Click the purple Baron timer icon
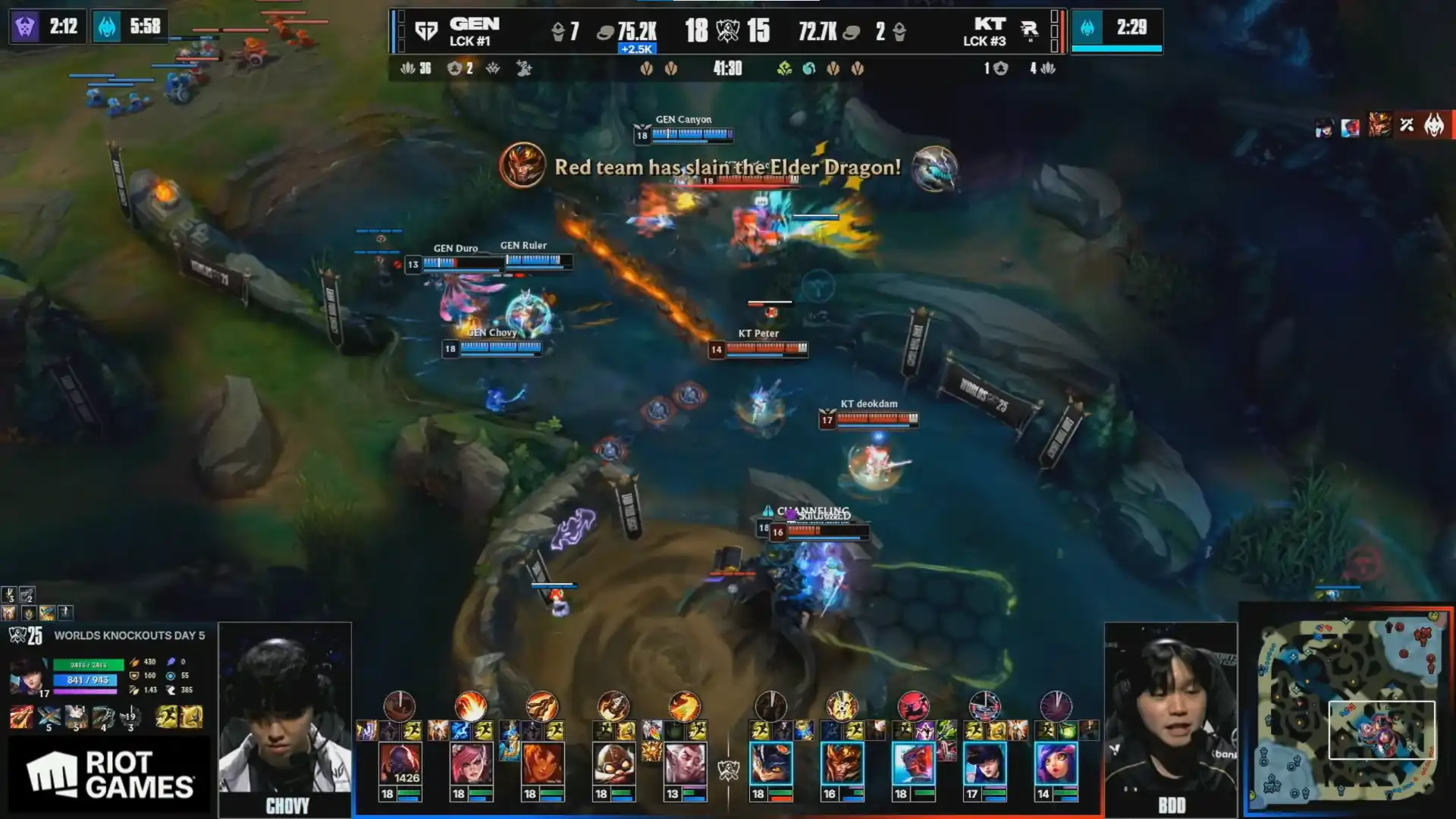The width and height of the screenshot is (1456, 819). [25, 27]
